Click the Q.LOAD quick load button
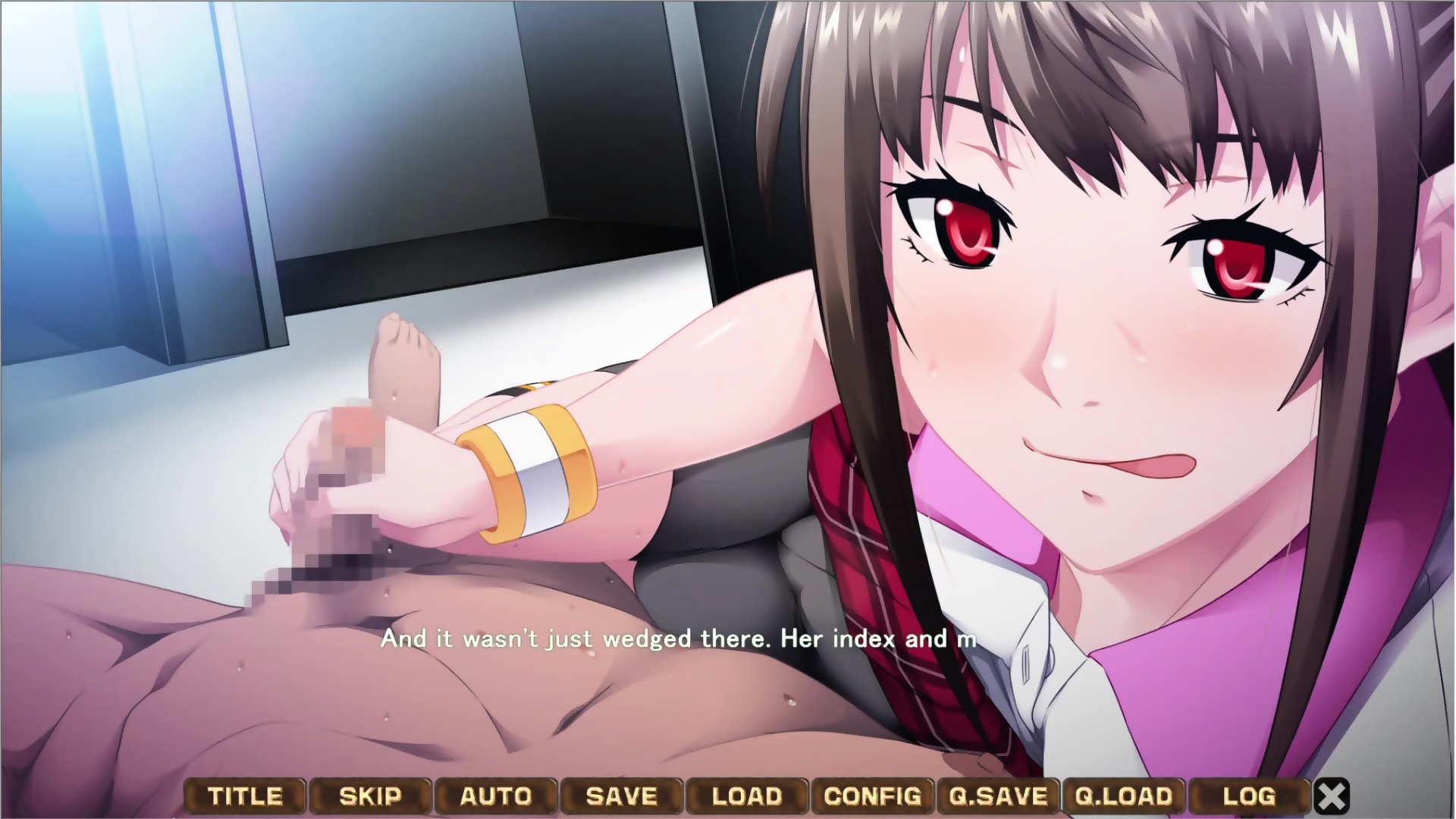This screenshot has height=819, width=1456. (1124, 796)
